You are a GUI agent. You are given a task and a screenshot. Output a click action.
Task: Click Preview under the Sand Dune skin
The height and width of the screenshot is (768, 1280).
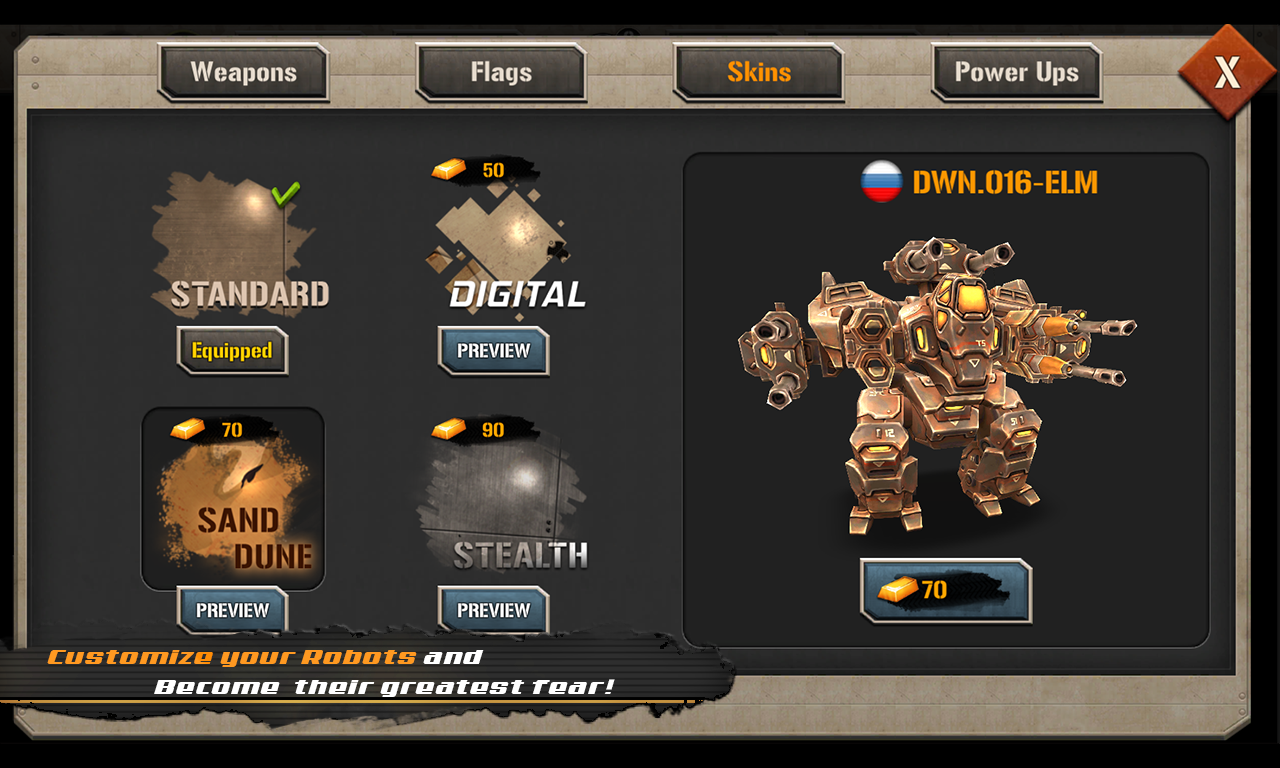[232, 610]
